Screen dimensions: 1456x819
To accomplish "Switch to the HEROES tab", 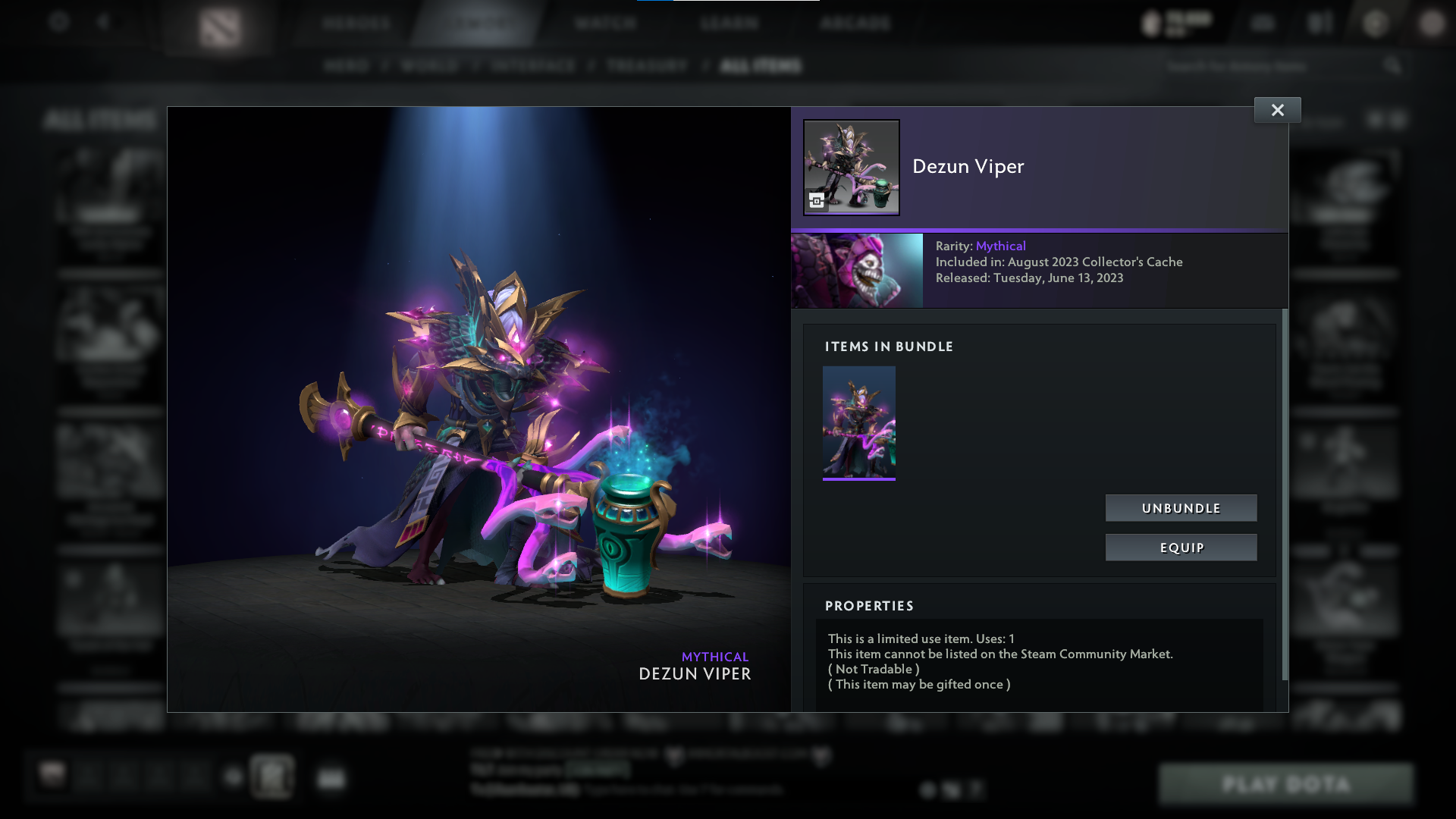I will click(353, 24).
